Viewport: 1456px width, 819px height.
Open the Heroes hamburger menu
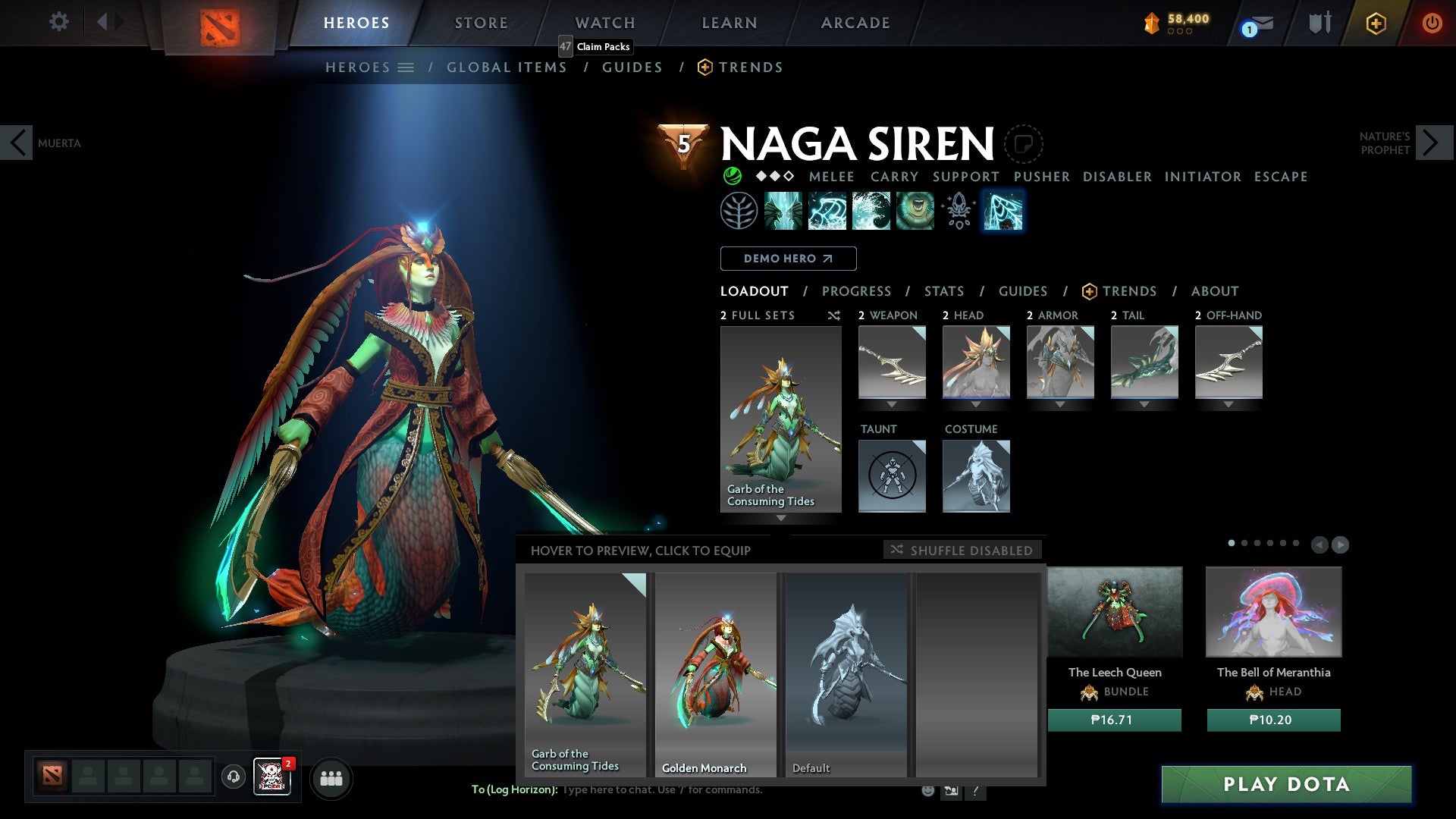406,67
